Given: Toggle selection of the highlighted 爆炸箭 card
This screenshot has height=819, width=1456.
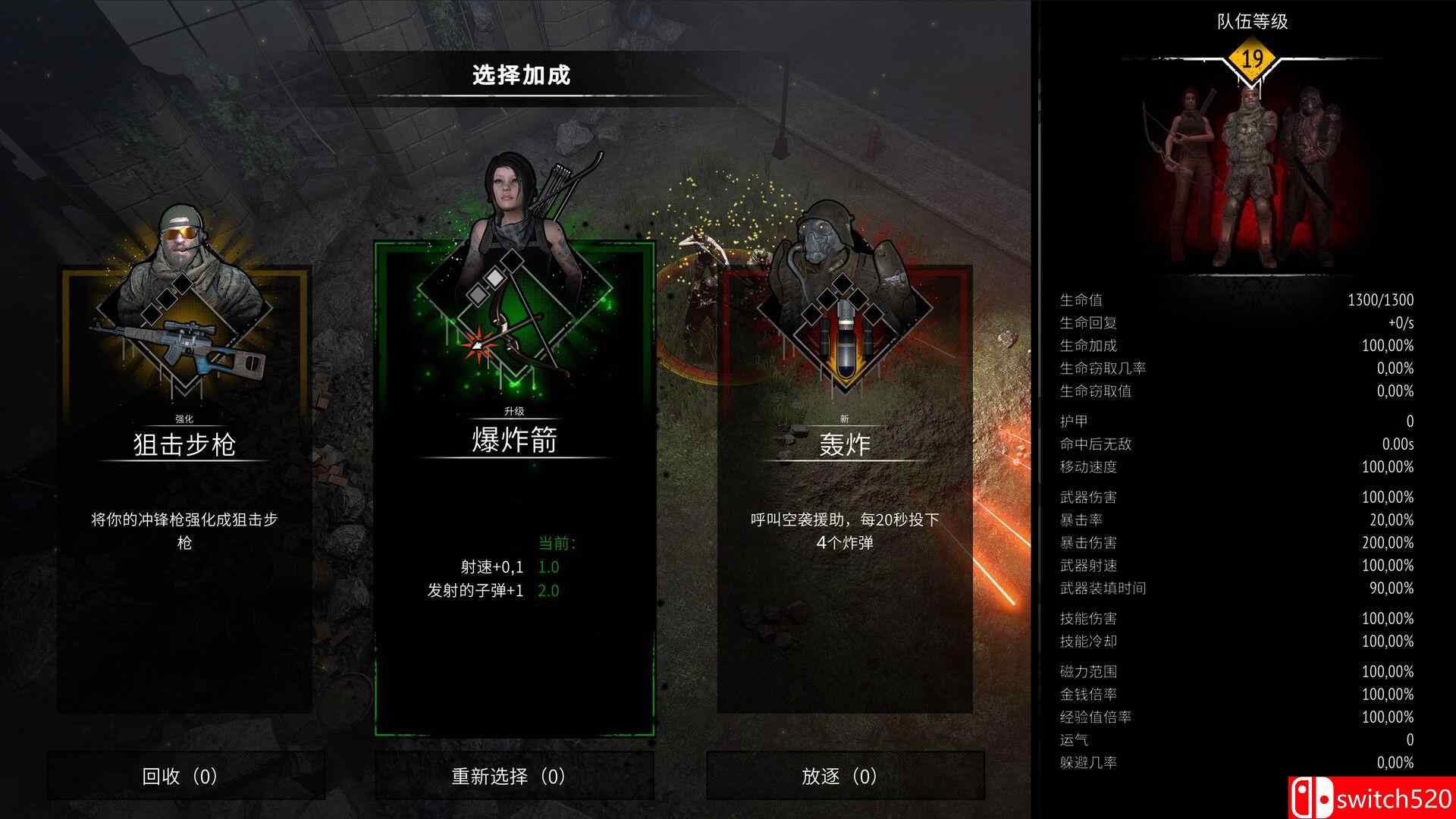Looking at the screenshot, I should click(x=513, y=485).
